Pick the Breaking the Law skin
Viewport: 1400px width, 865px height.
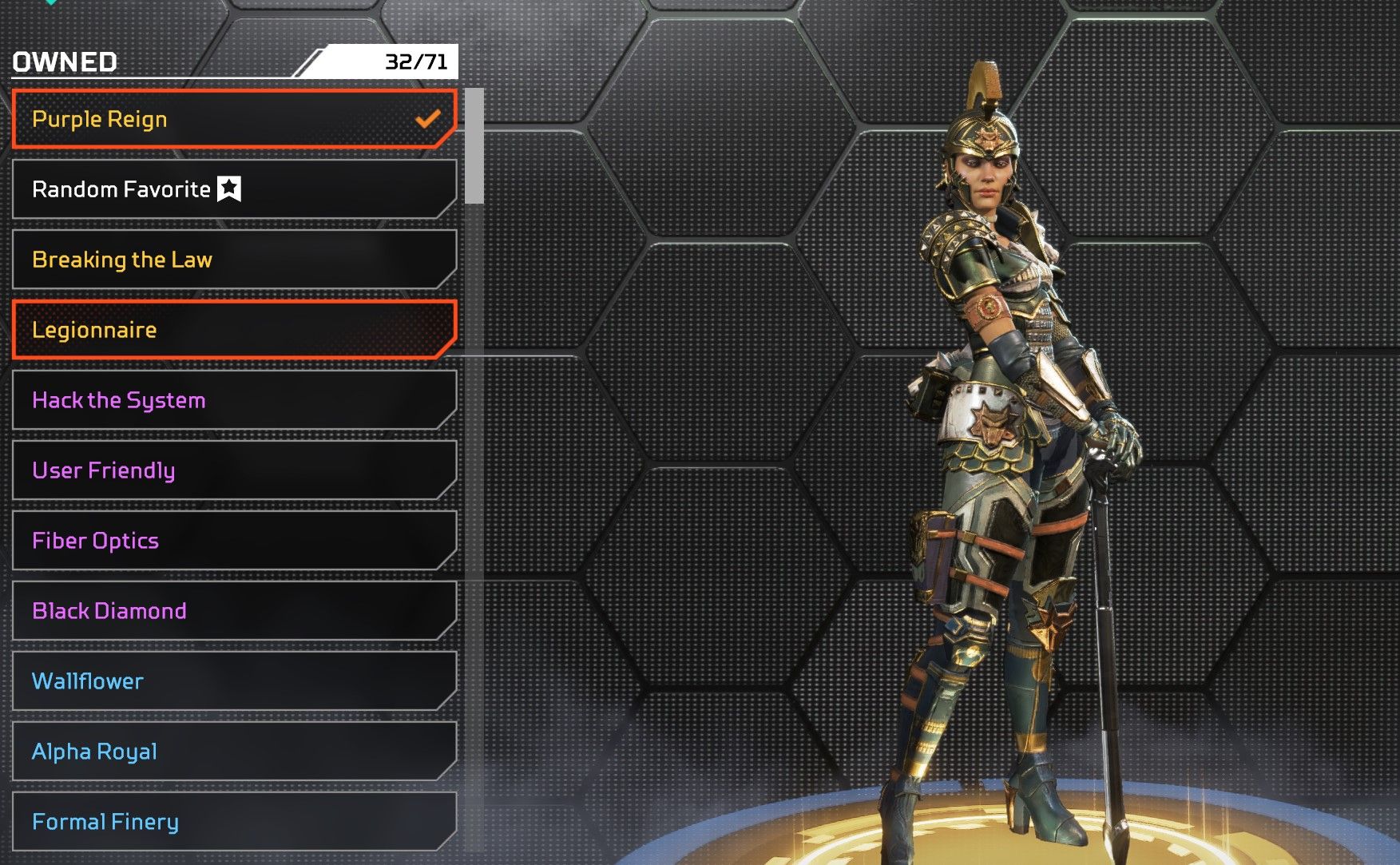[233, 260]
